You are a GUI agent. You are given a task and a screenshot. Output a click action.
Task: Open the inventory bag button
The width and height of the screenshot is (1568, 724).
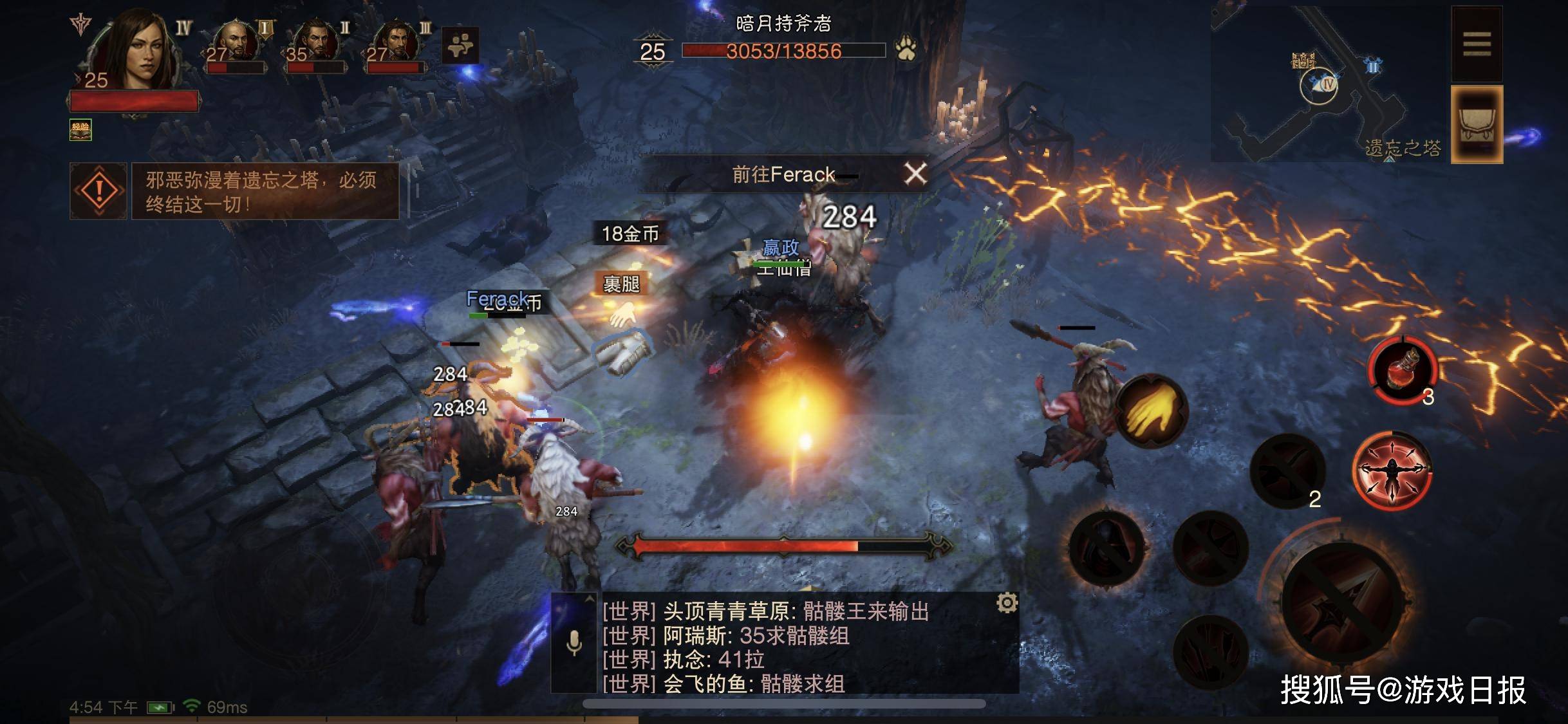pyautogui.click(x=1476, y=124)
